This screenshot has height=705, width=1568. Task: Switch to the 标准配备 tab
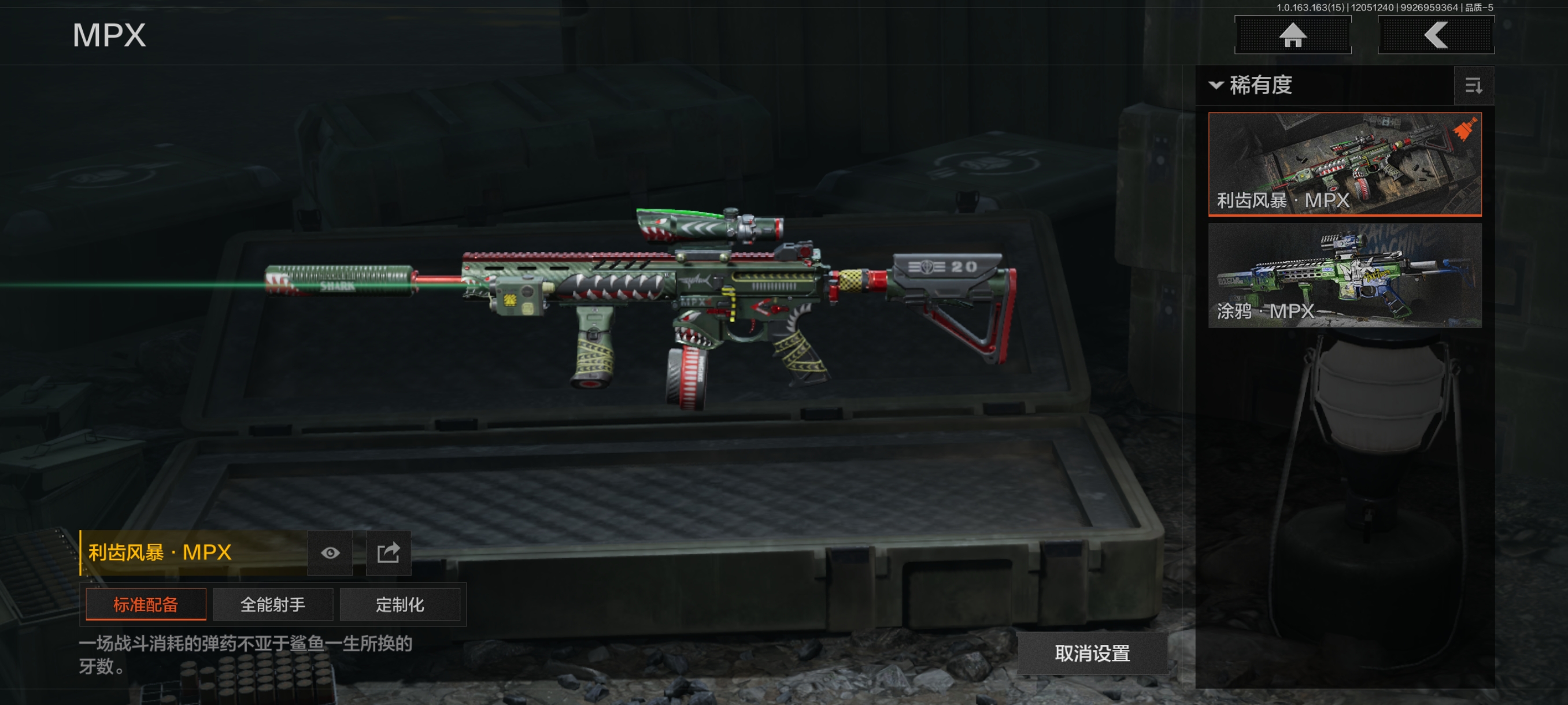pos(146,604)
